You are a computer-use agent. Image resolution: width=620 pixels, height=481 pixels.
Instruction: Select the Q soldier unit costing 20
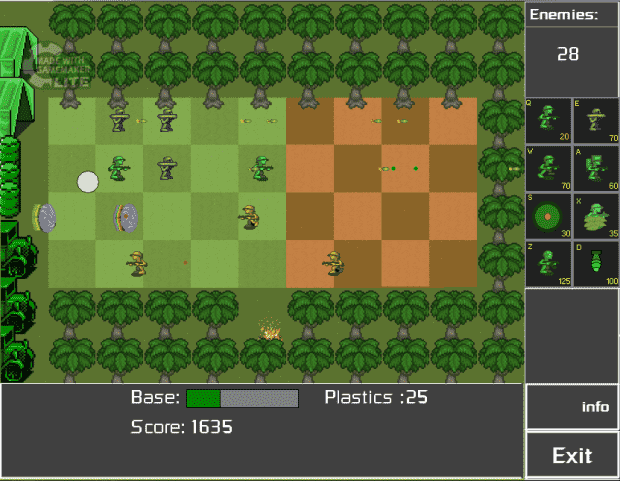(x=548, y=121)
